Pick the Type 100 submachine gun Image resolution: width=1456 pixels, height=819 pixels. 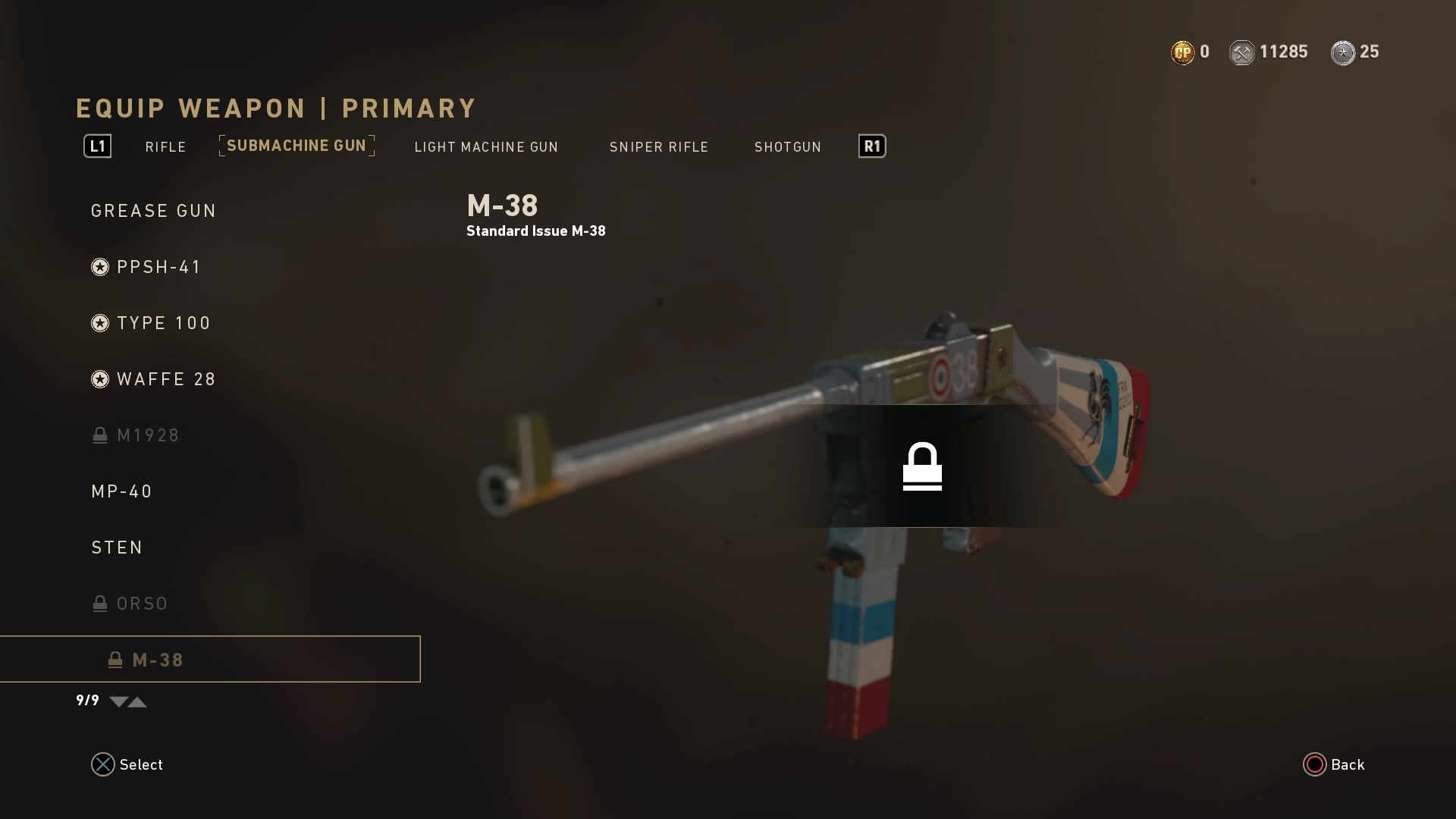point(164,323)
